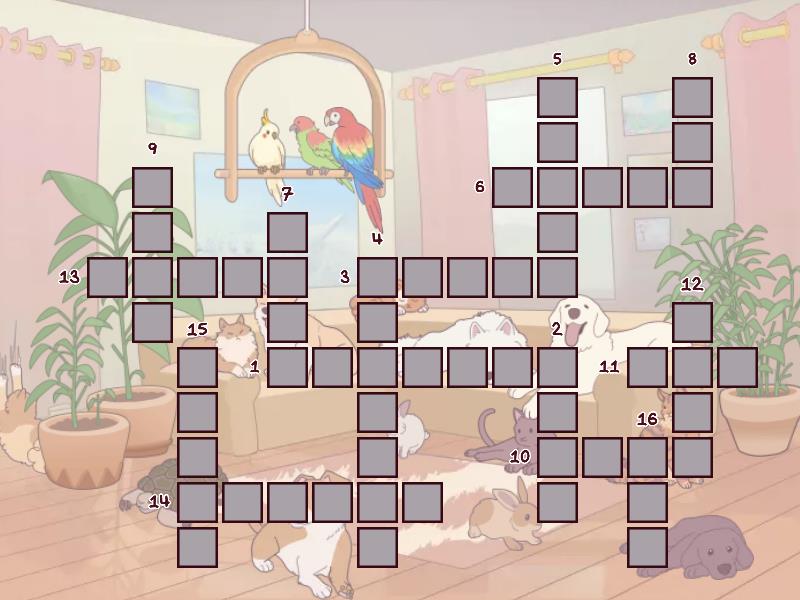Choose the top square of clue 9 down
This screenshot has height=600, width=800.
point(152,187)
